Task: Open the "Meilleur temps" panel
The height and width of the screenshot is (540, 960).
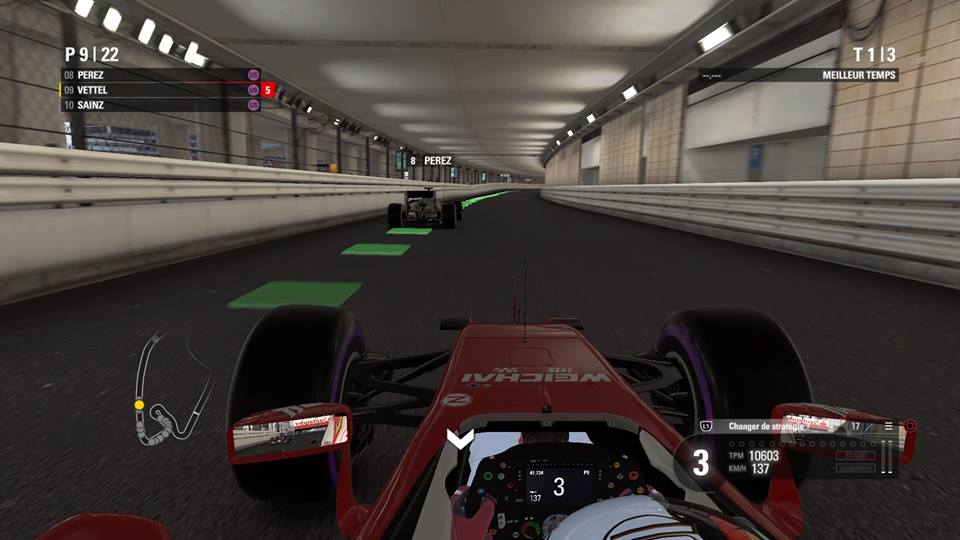Action: [798, 75]
